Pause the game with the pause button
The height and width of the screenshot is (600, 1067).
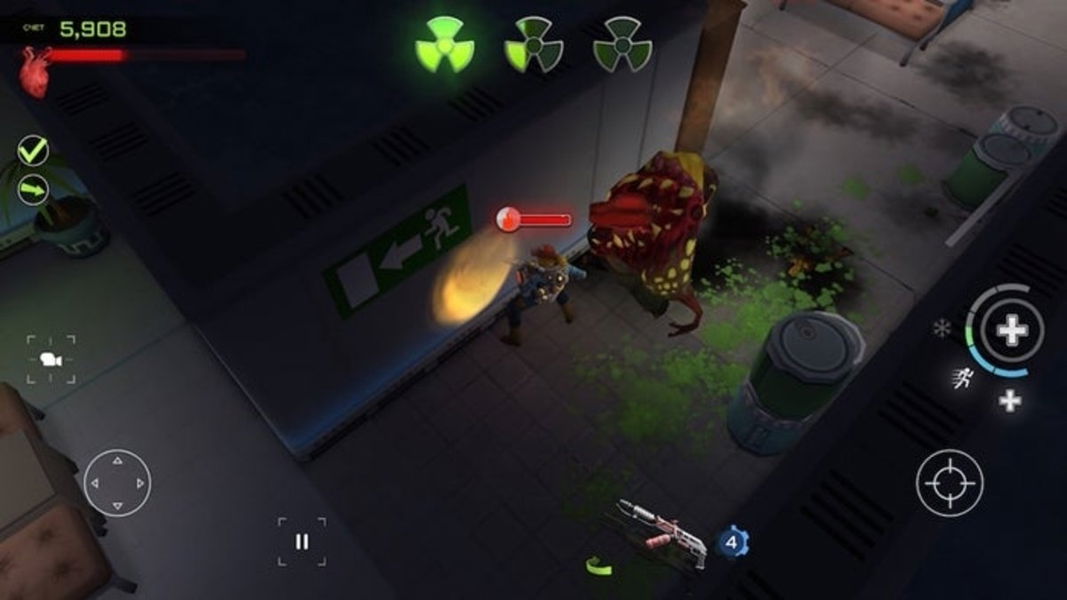301,541
